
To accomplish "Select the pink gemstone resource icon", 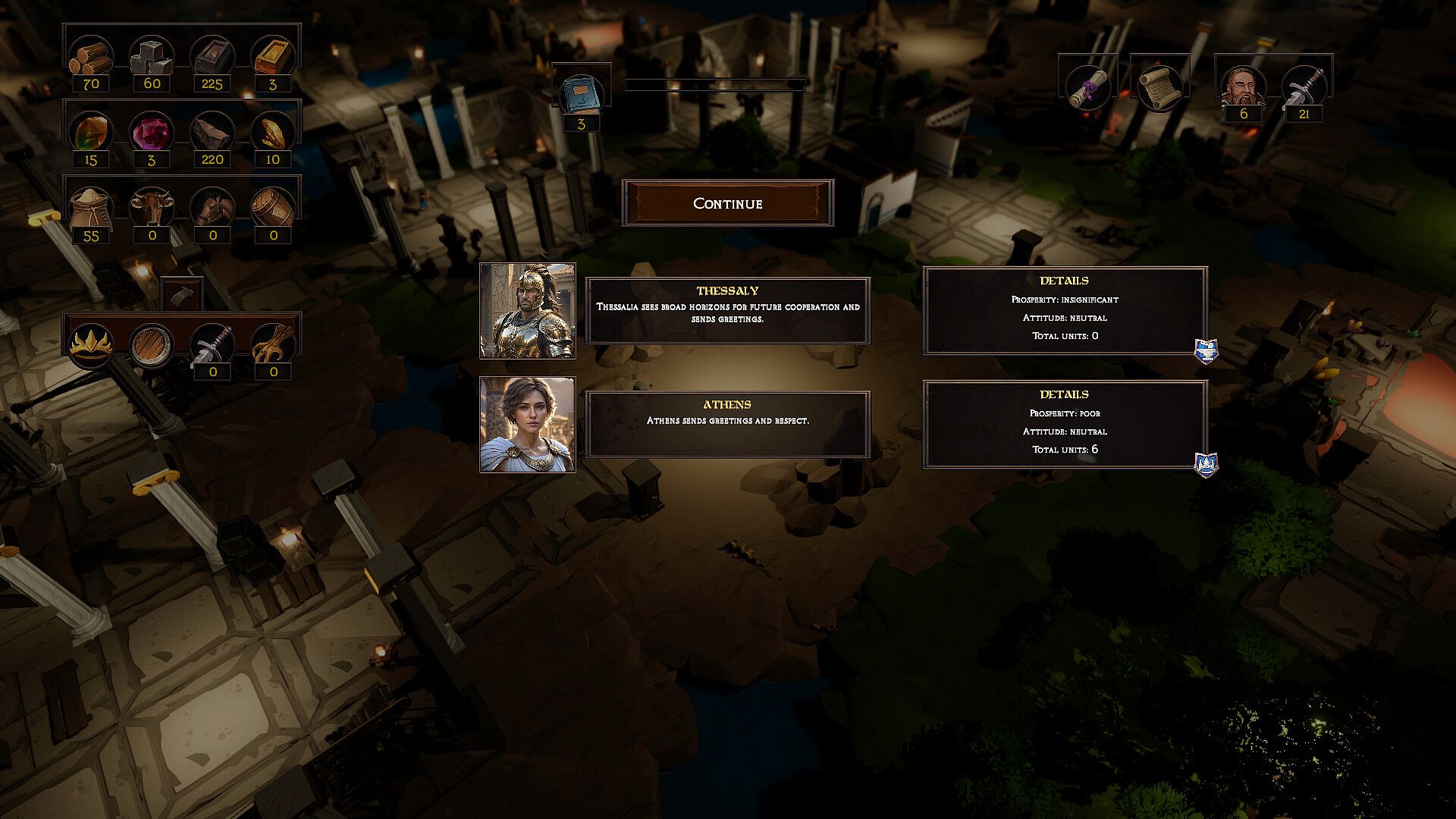I will click(152, 131).
